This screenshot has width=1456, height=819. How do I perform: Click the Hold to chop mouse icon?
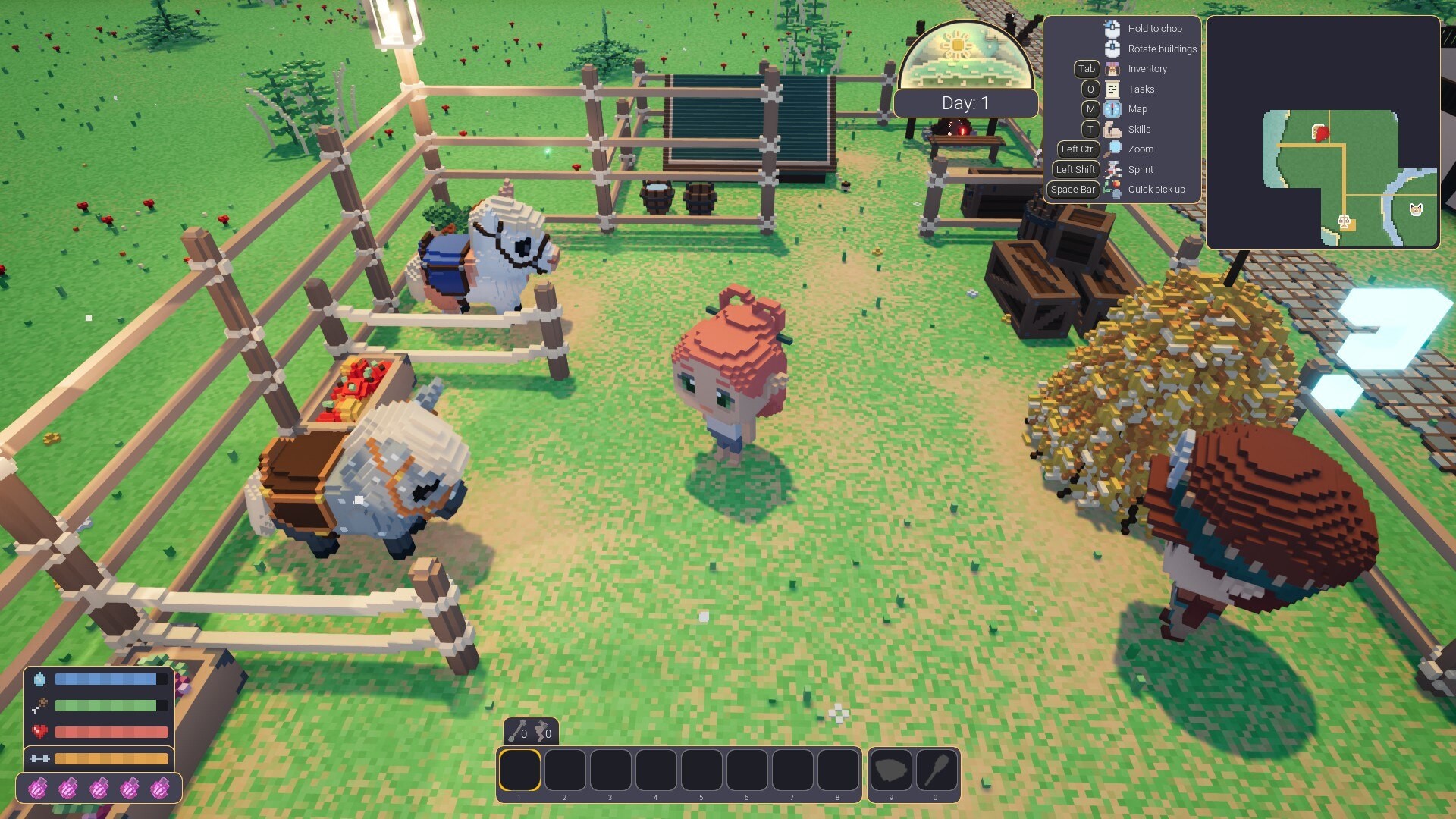(1112, 28)
